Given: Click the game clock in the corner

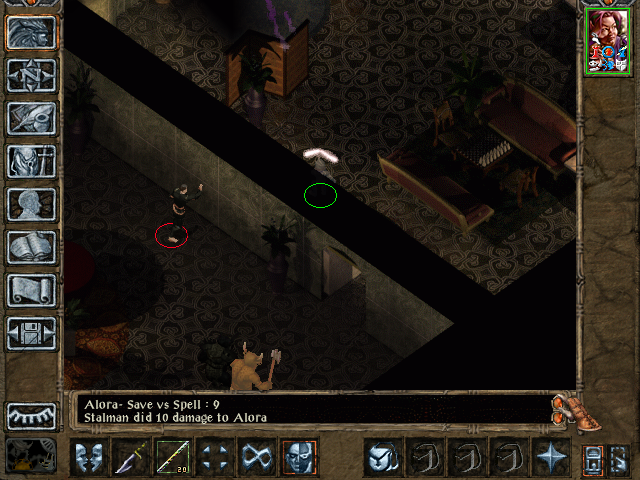Looking at the screenshot, I should [x=30, y=456].
